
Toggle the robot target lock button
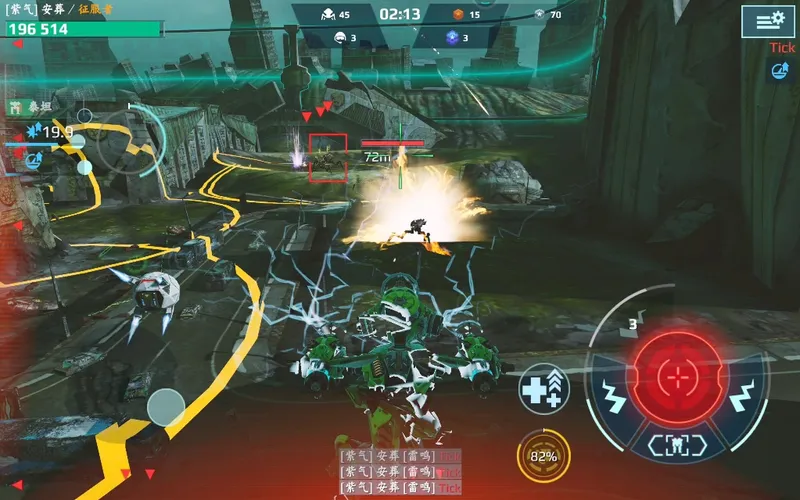(x=678, y=443)
